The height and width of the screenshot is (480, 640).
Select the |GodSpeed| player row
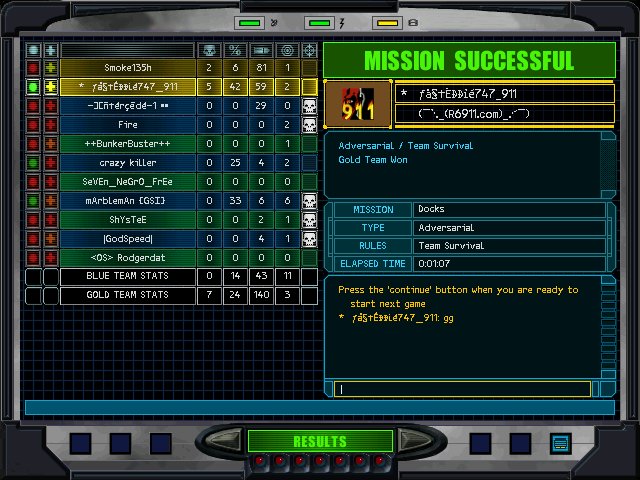coord(128,238)
